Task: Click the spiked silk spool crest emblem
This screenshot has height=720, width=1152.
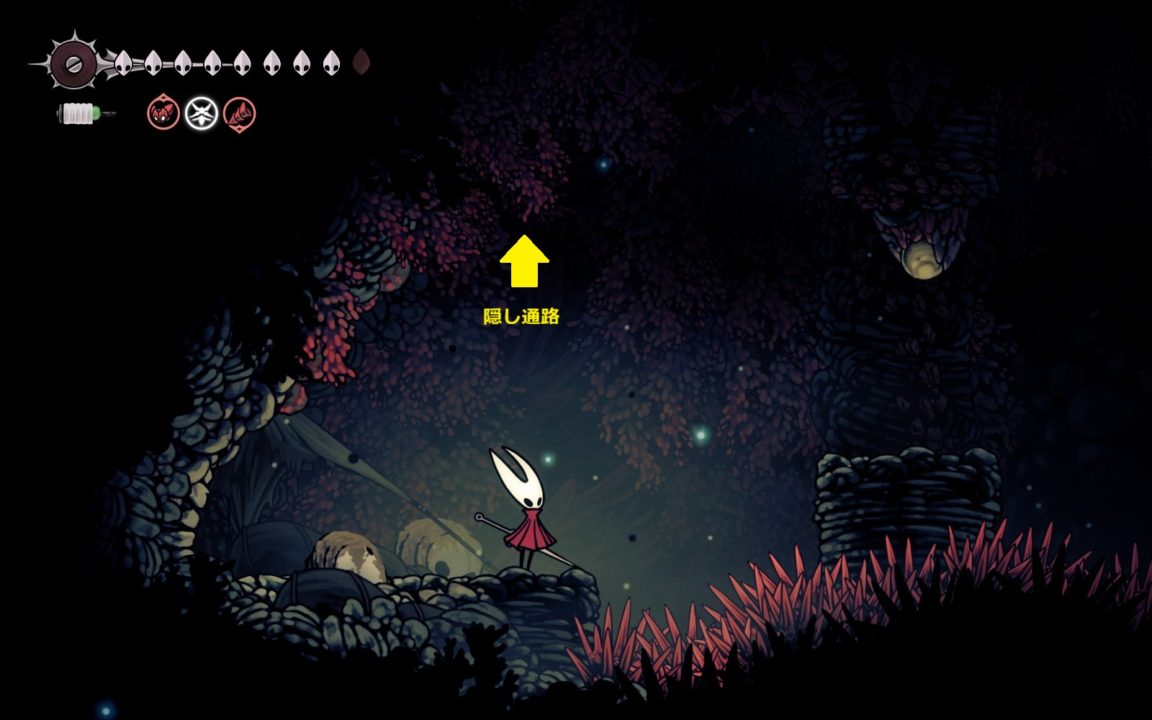Action: point(72,64)
